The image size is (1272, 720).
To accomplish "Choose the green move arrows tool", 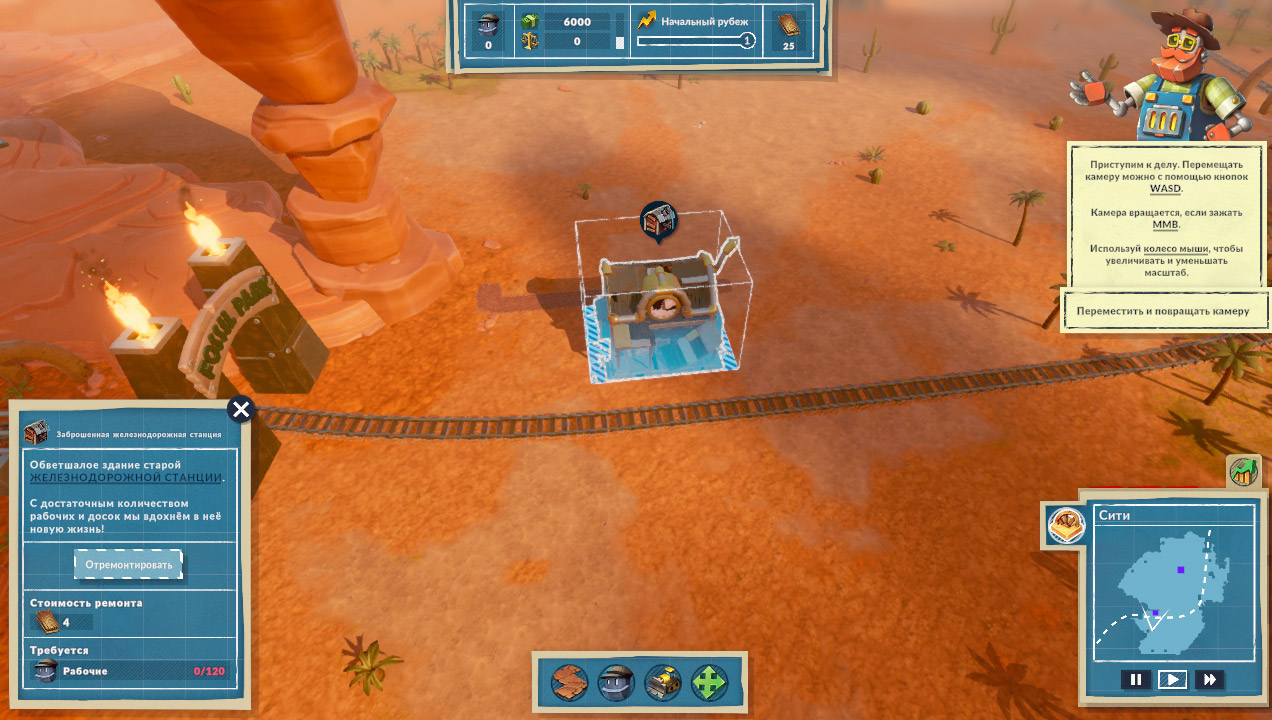I will (x=708, y=683).
